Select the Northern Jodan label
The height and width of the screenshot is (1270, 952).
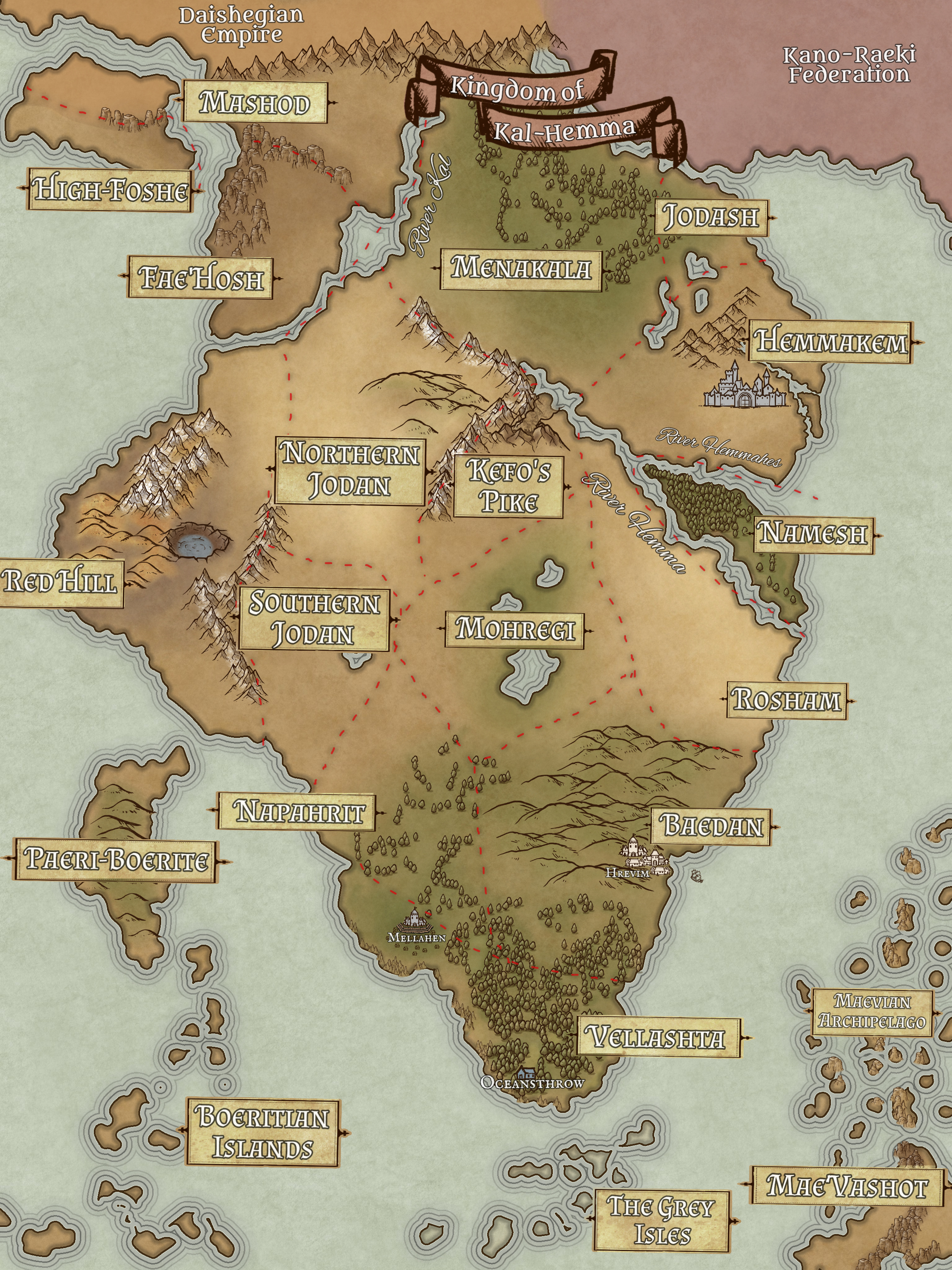350,471
